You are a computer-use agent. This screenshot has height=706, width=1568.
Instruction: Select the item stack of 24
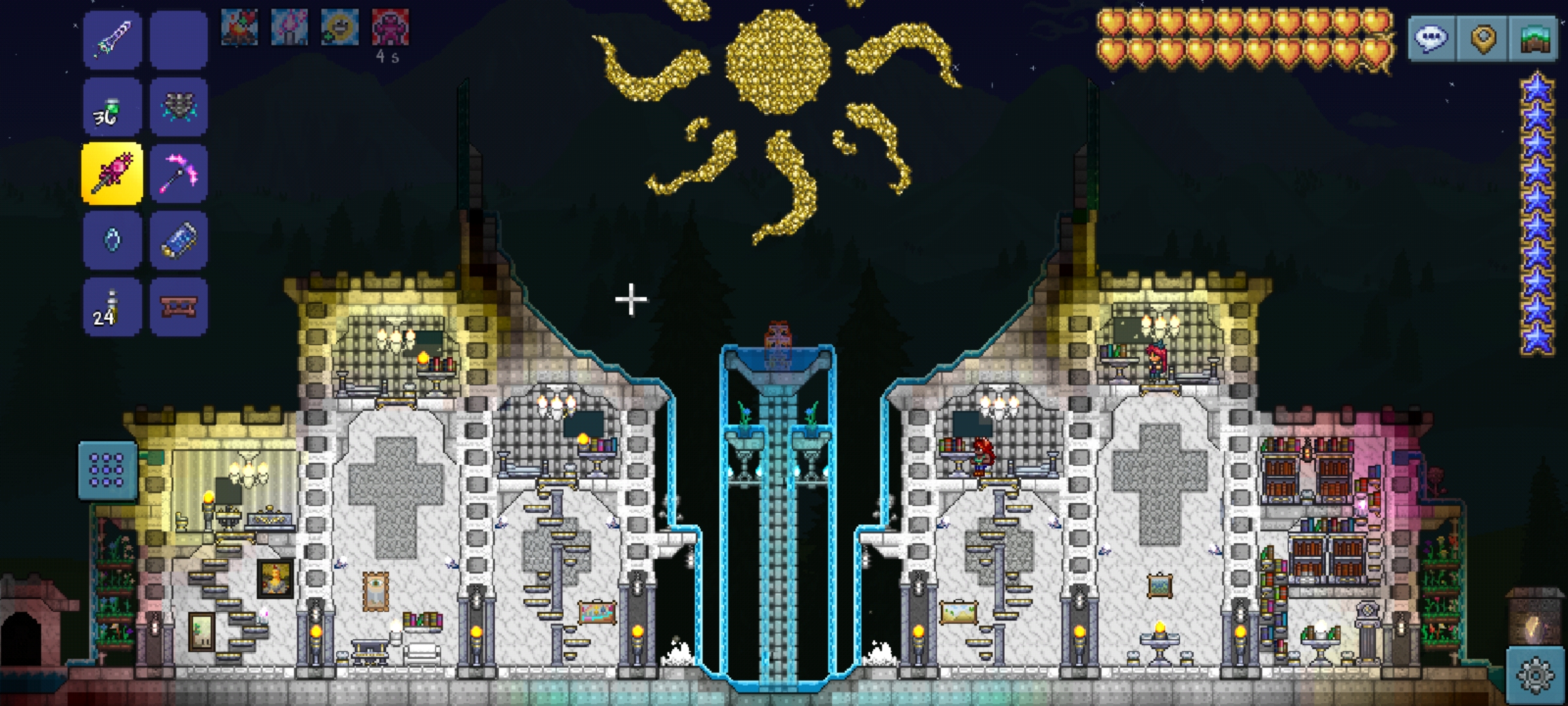point(112,307)
